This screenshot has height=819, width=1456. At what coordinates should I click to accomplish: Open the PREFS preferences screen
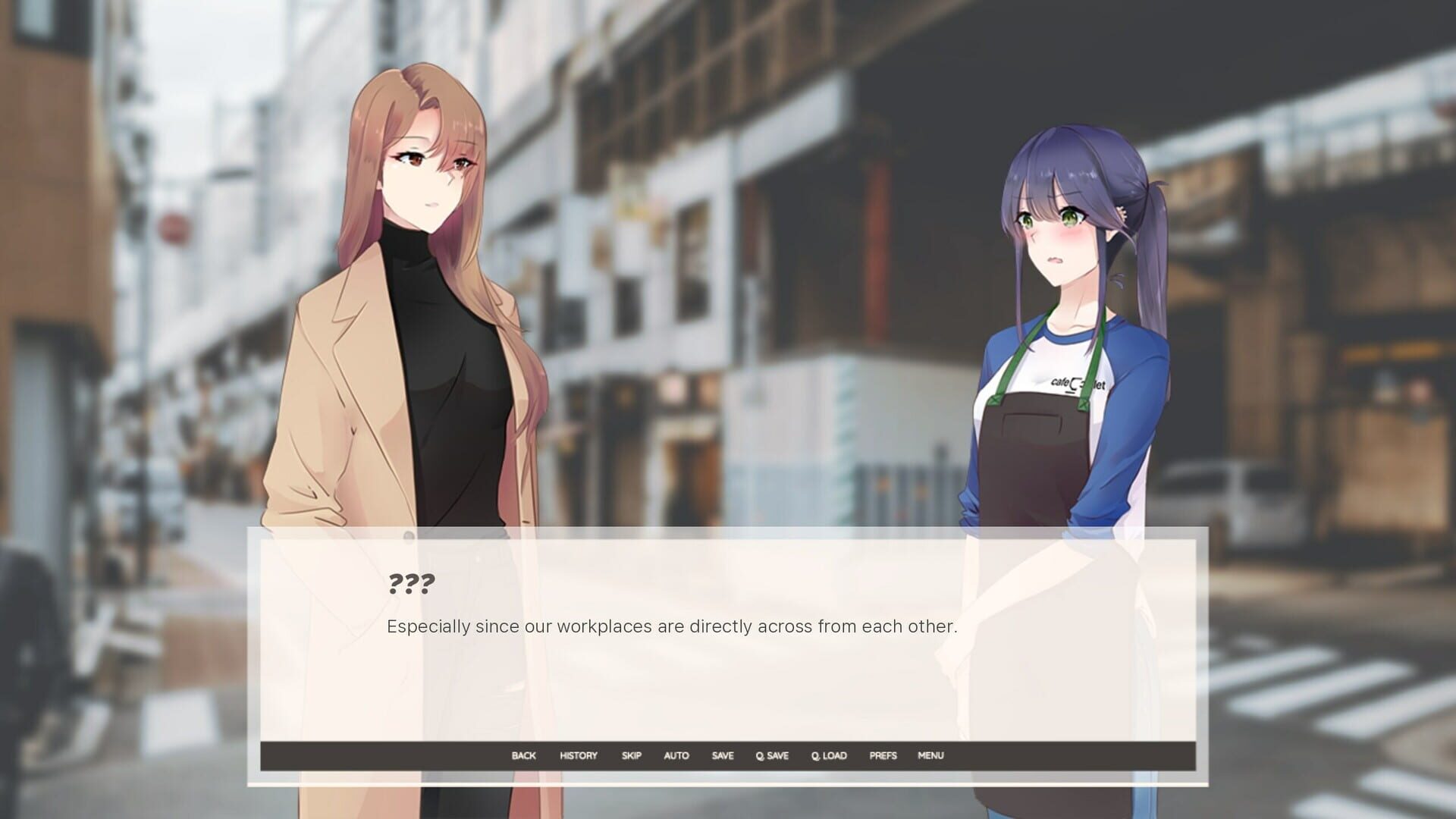tap(882, 755)
